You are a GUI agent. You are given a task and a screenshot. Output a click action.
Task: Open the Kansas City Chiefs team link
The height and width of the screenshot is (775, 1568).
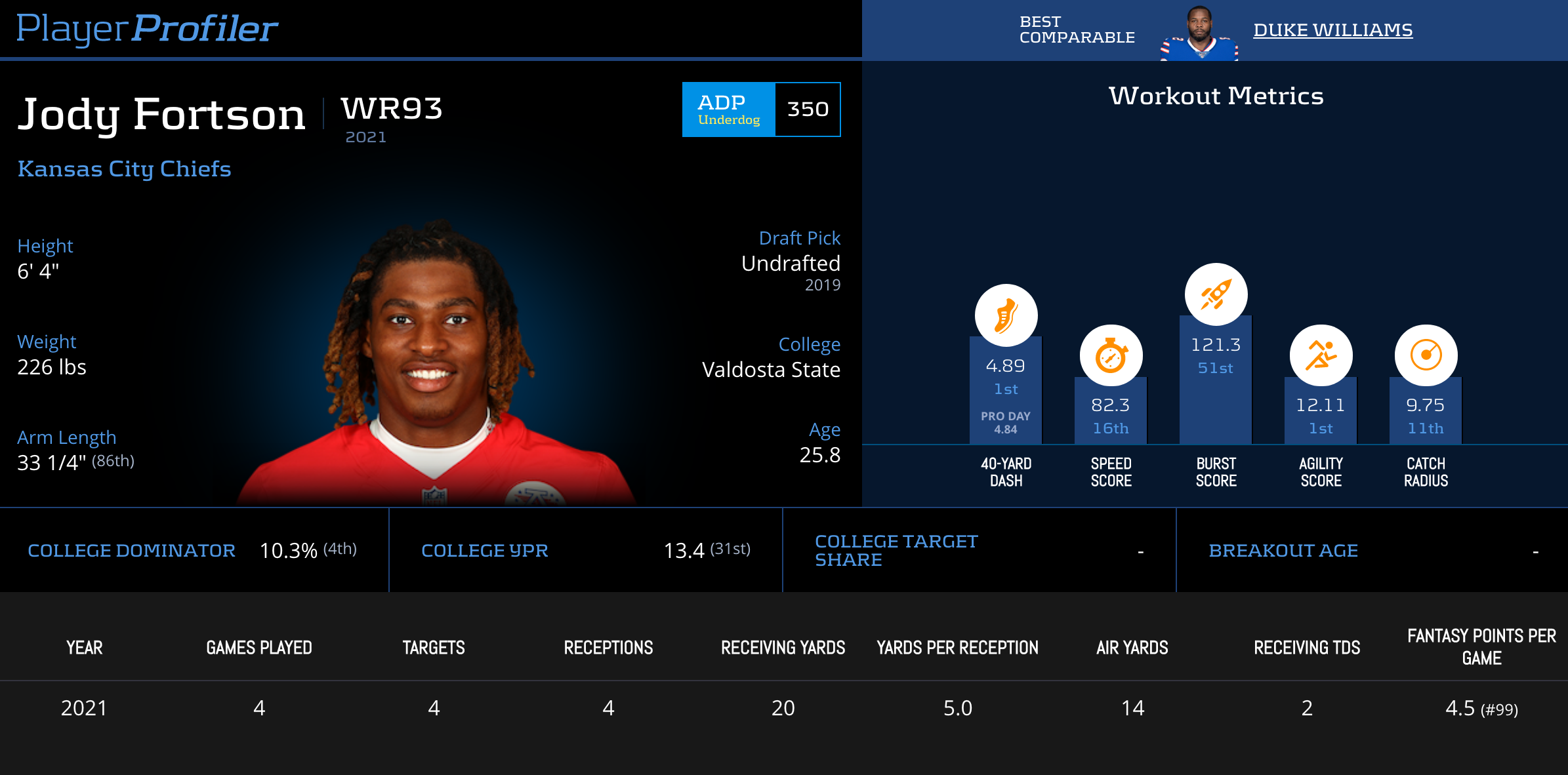[125, 169]
